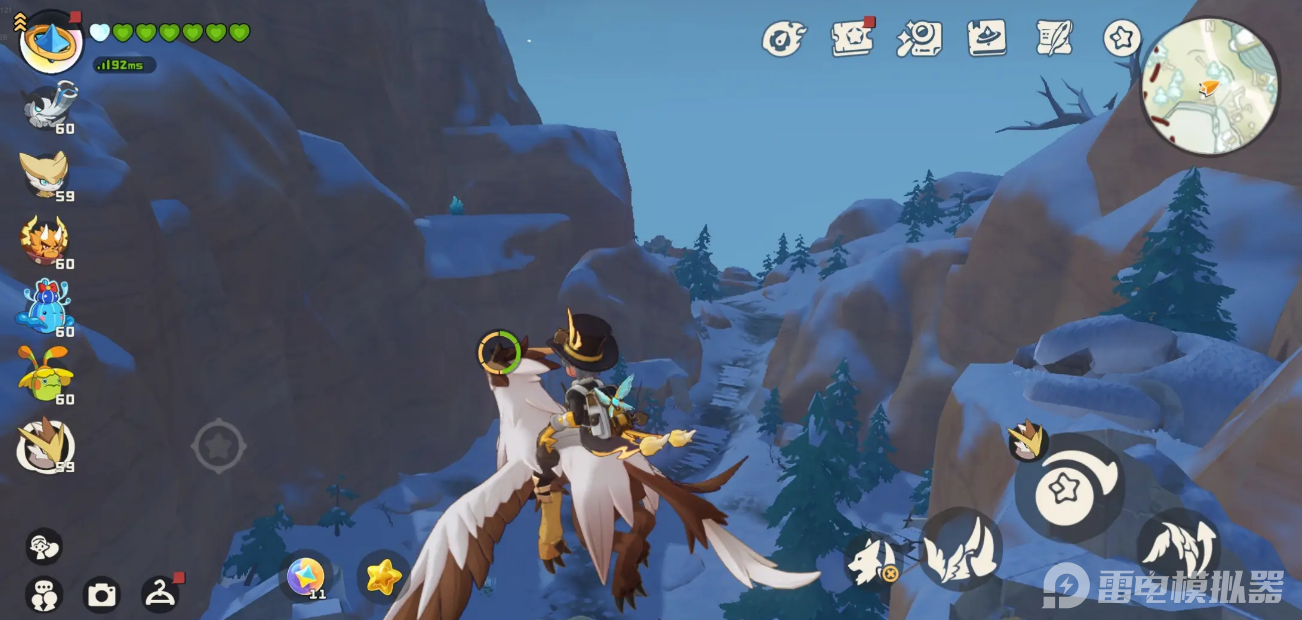Tap the speech bubble chat icon
Viewport: 1302px width, 620px height.
coord(44,546)
